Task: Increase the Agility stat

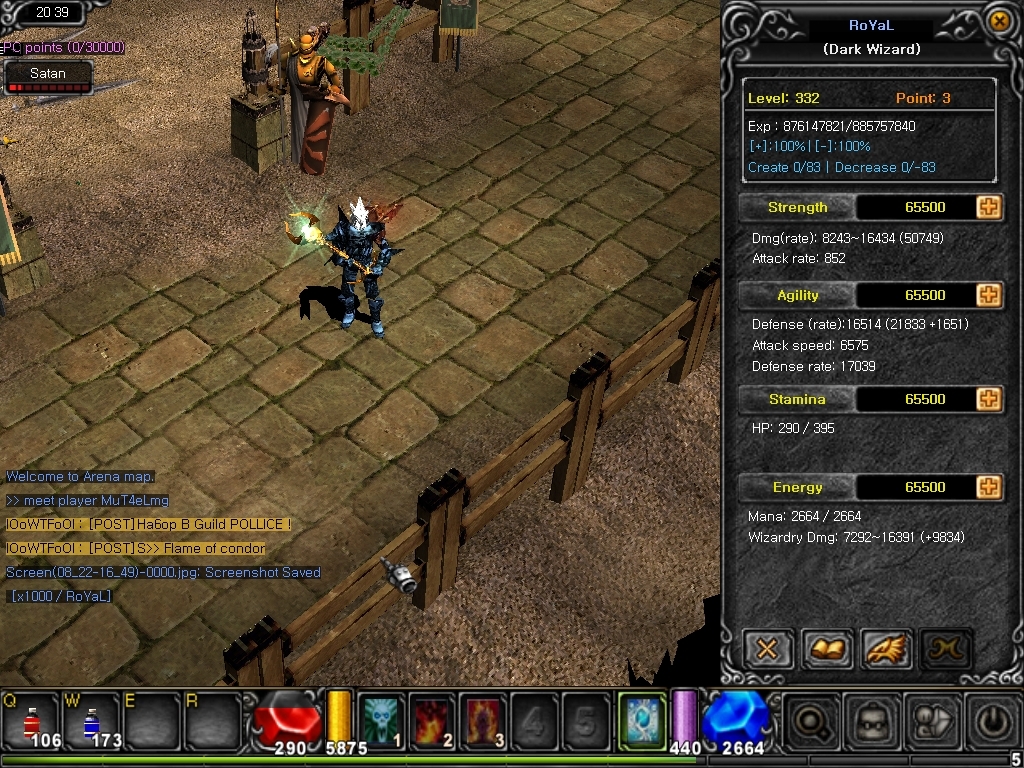Action: (x=988, y=295)
